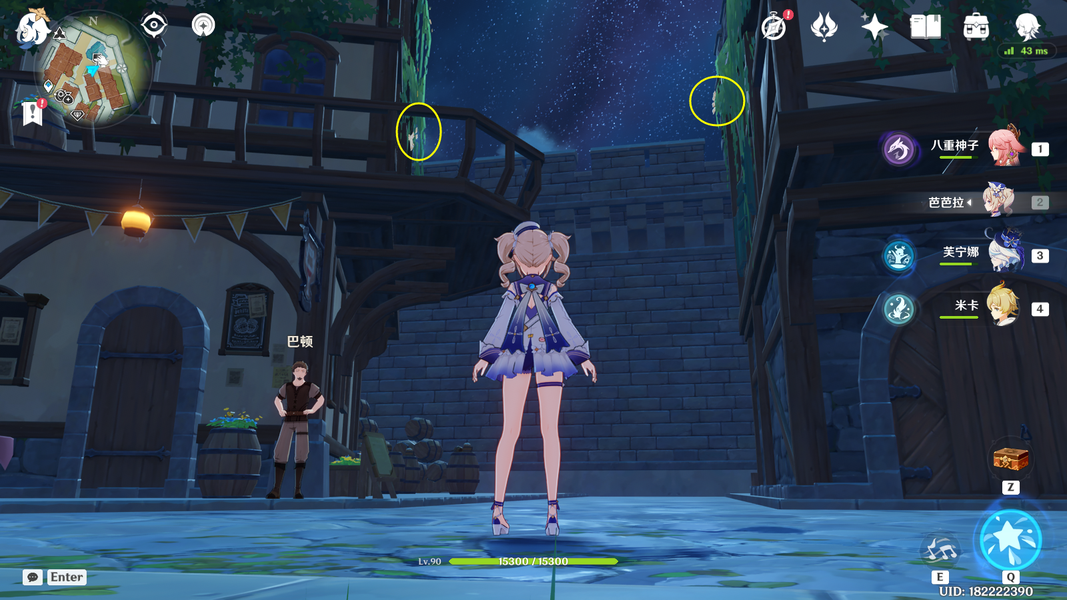Switch to party member 米卡
This screenshot has height=600, width=1067.
[x=1005, y=307]
